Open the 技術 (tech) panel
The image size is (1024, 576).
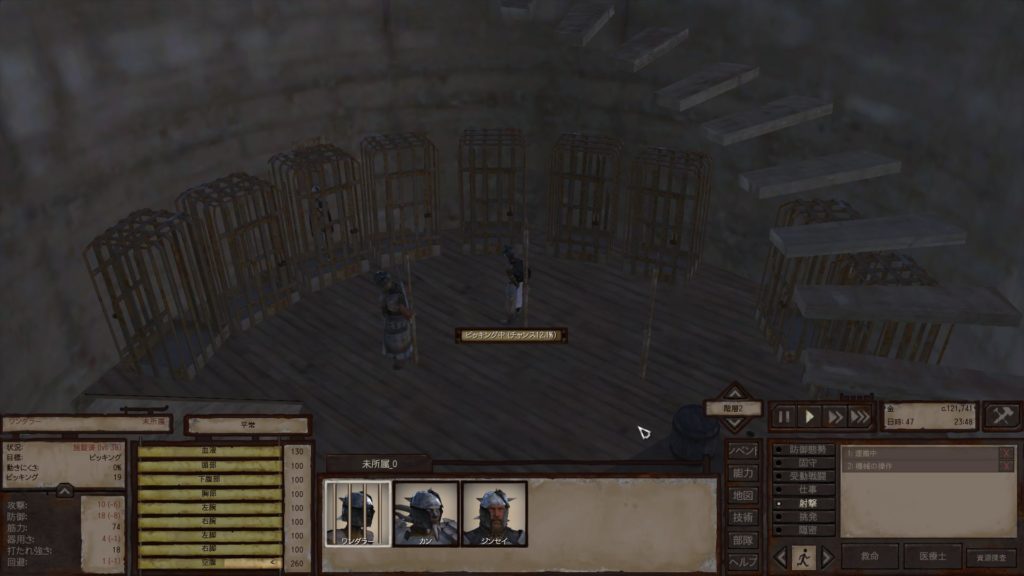point(741,517)
